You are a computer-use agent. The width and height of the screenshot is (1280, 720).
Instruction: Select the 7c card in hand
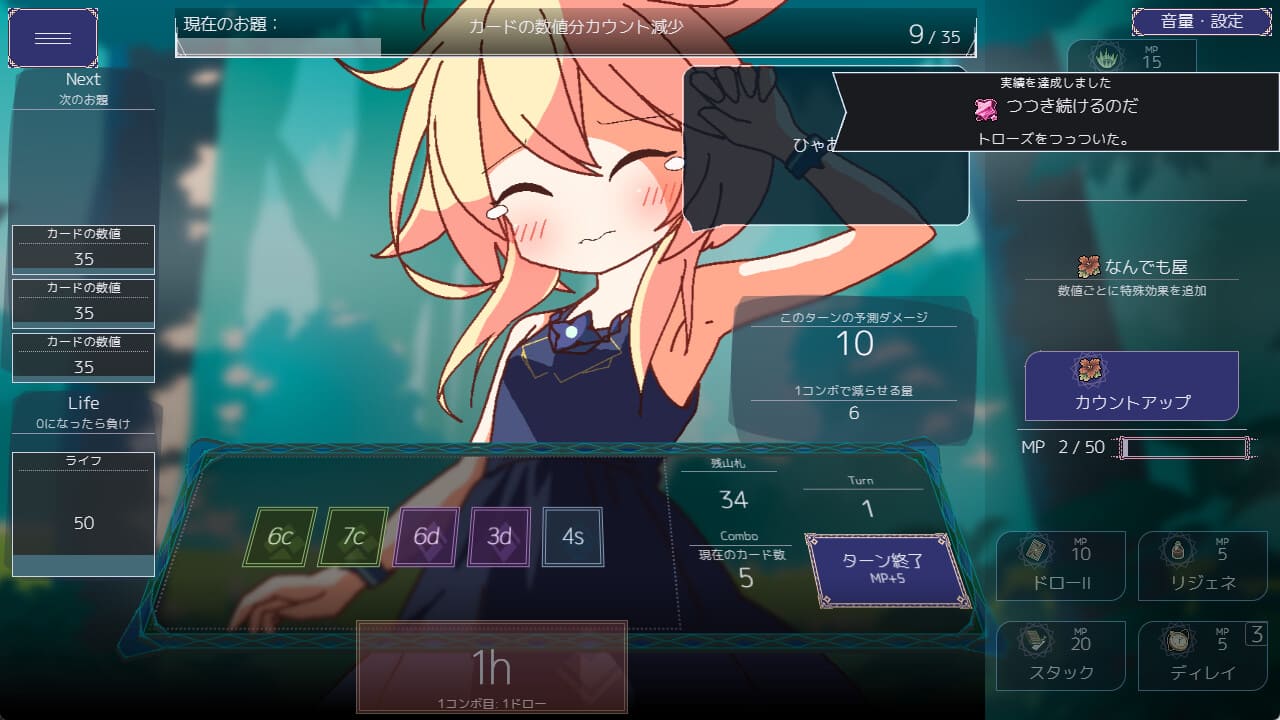click(352, 537)
